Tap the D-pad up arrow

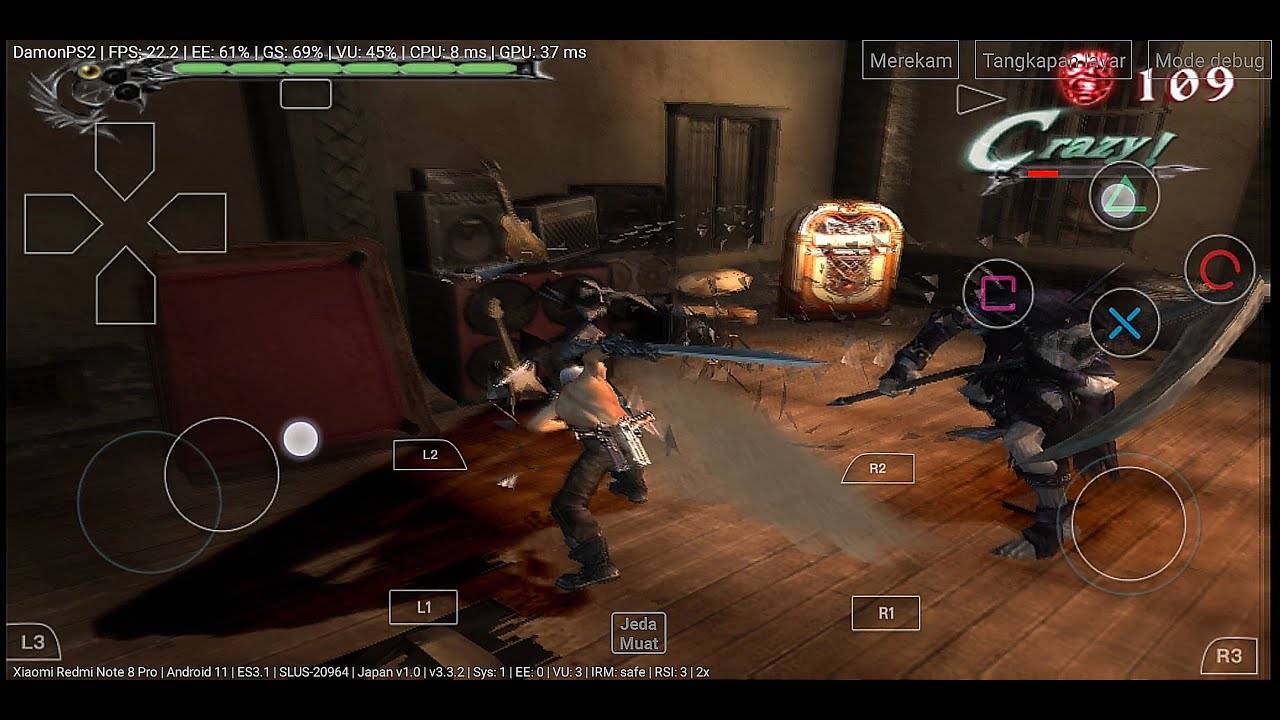(125, 156)
